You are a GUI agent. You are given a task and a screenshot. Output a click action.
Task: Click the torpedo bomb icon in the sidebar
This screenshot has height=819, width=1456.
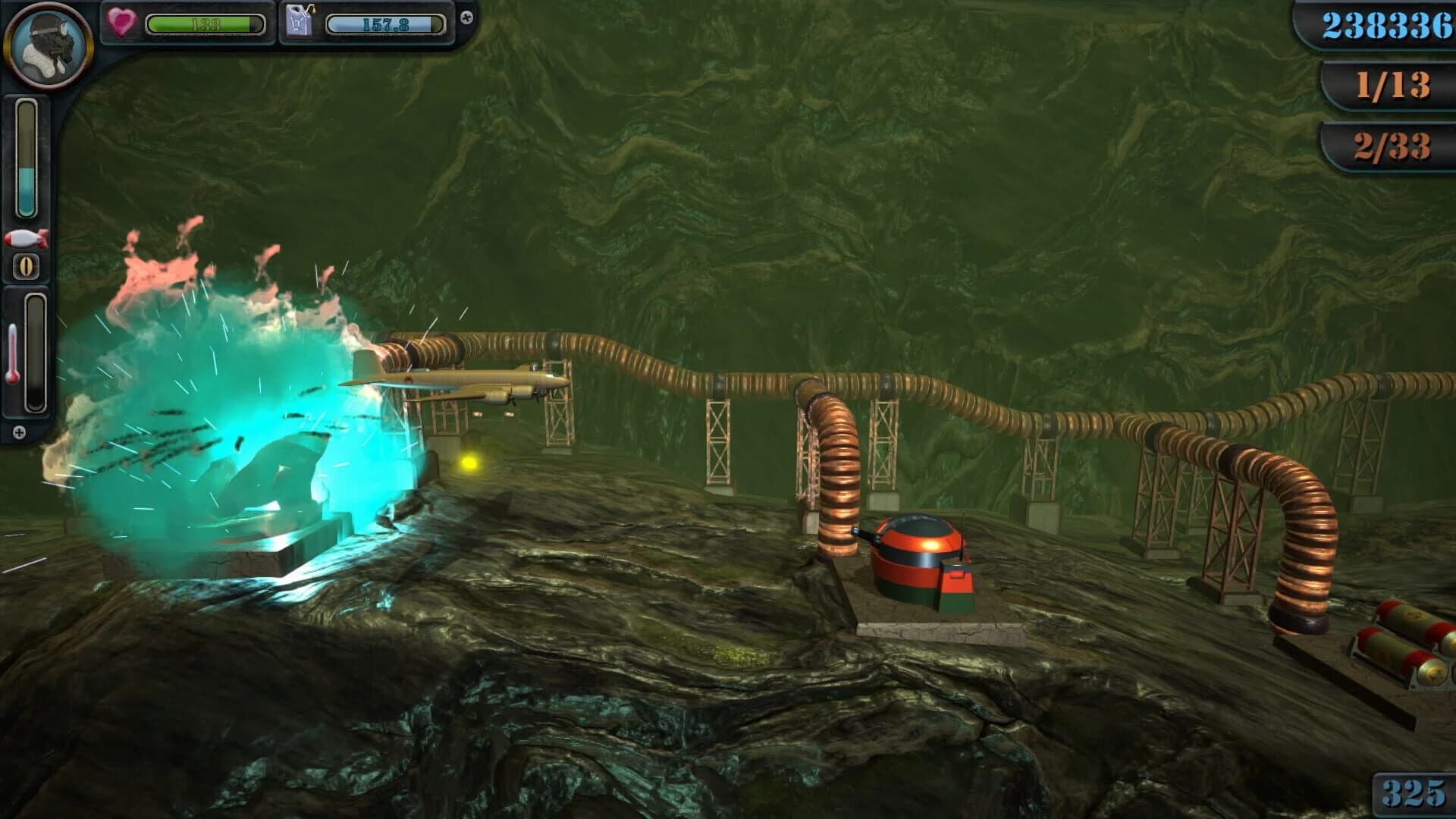point(27,237)
